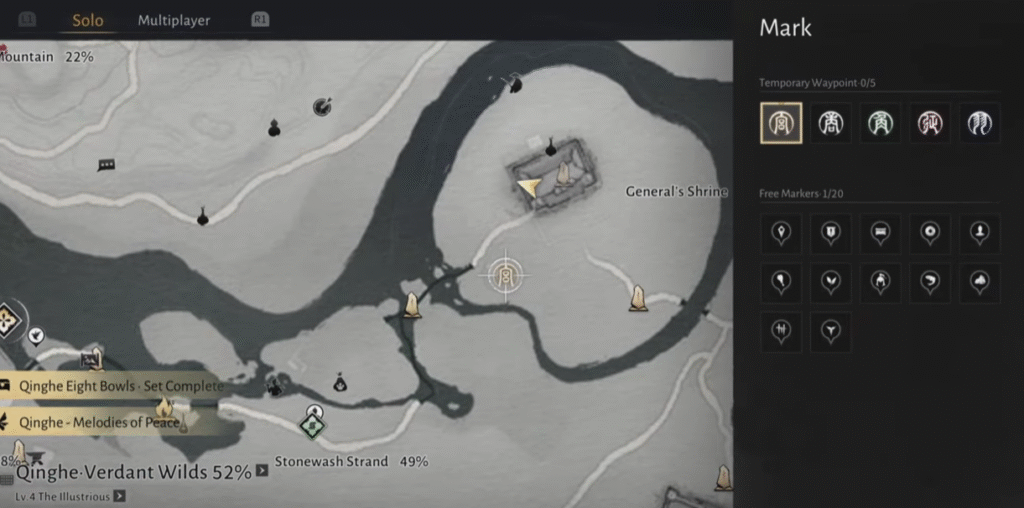
Task: Click the speech bubble map marker
Action: [106, 165]
